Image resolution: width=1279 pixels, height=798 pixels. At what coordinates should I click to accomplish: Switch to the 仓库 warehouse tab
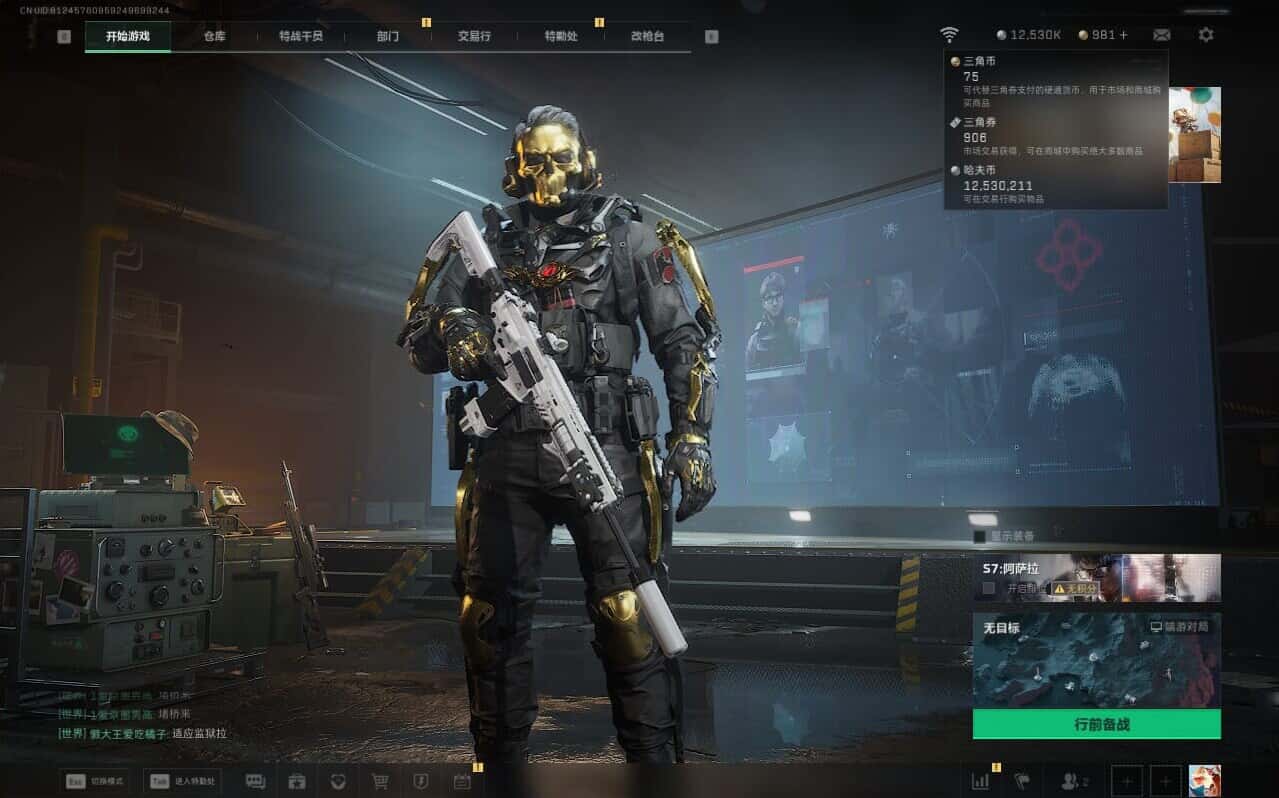click(214, 36)
